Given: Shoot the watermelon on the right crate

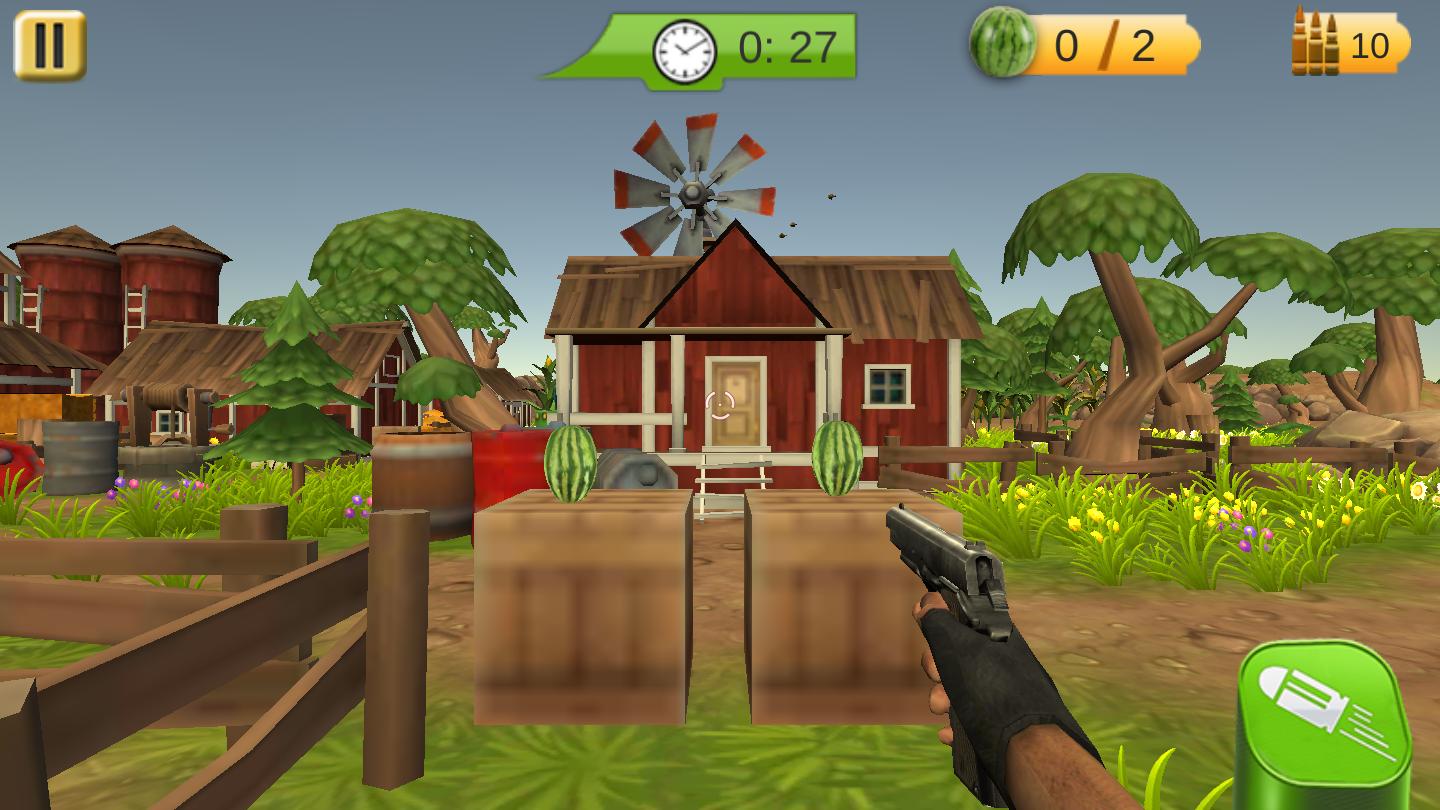Looking at the screenshot, I should pyautogui.click(x=838, y=458).
